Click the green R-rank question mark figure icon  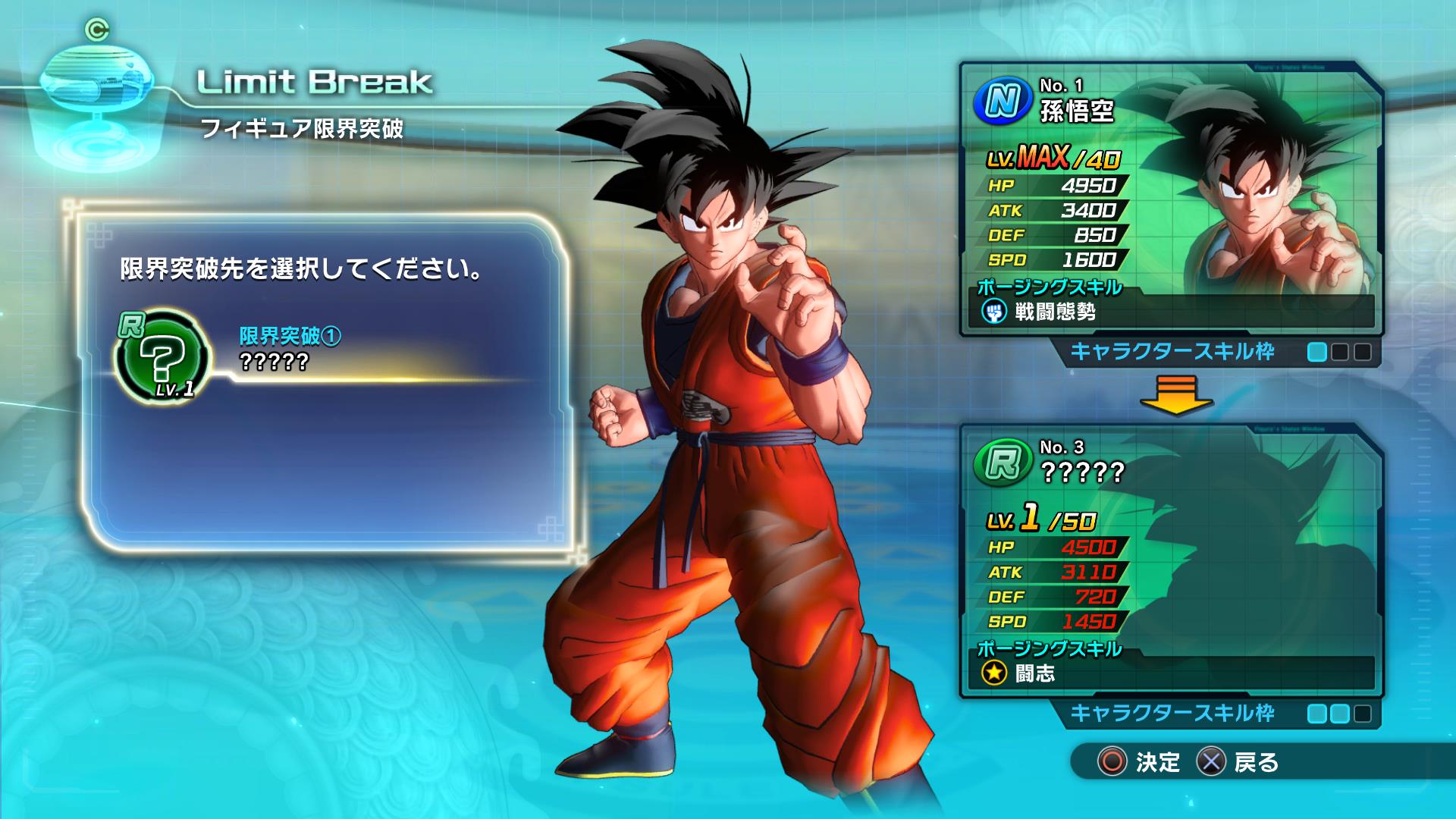162,356
